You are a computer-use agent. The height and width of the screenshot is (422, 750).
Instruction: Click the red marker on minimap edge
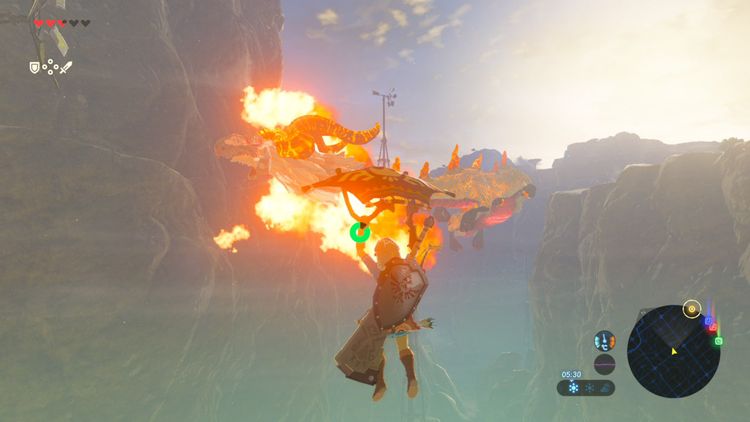(x=714, y=328)
